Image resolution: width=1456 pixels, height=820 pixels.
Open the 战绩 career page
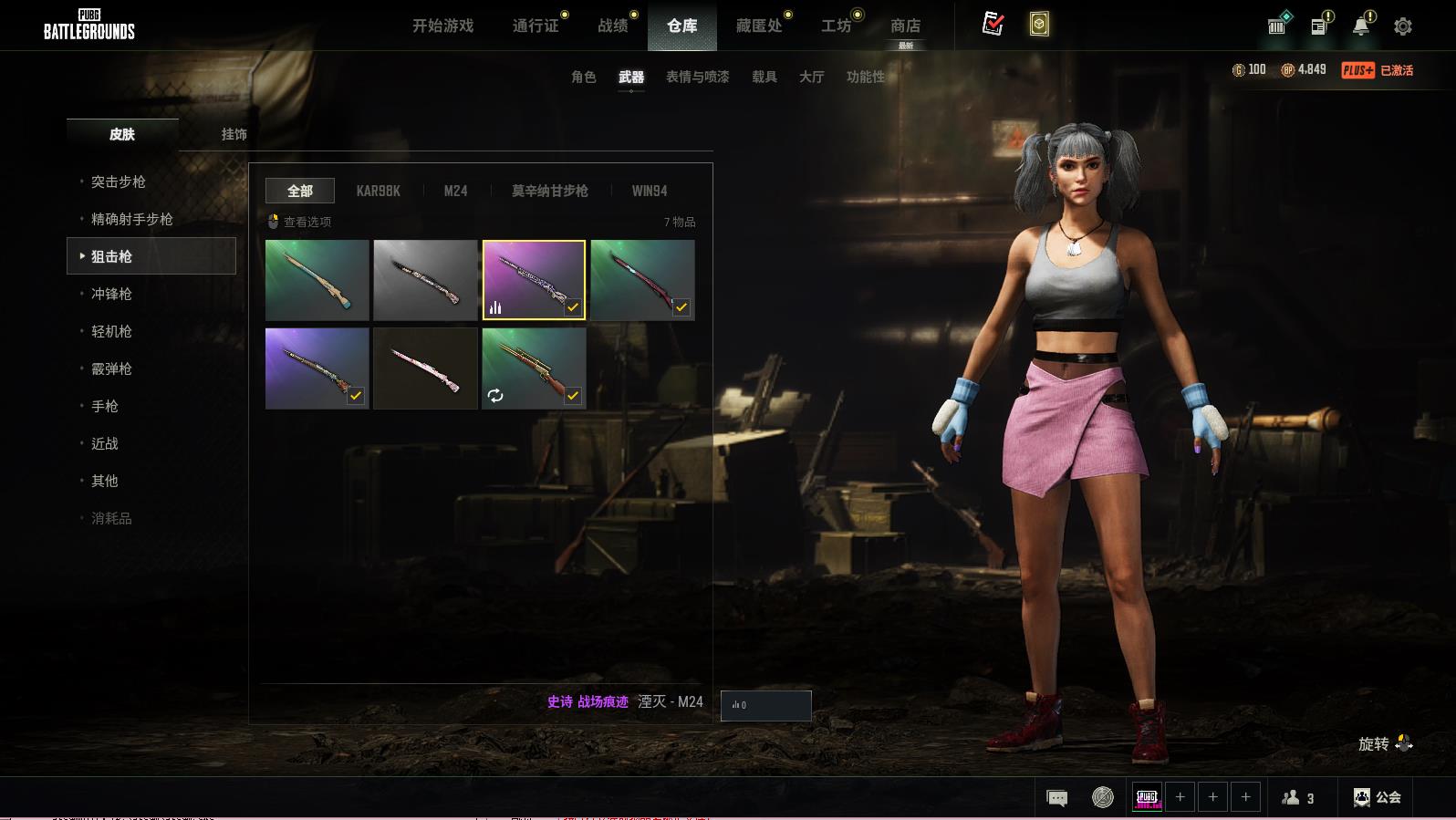tap(613, 26)
